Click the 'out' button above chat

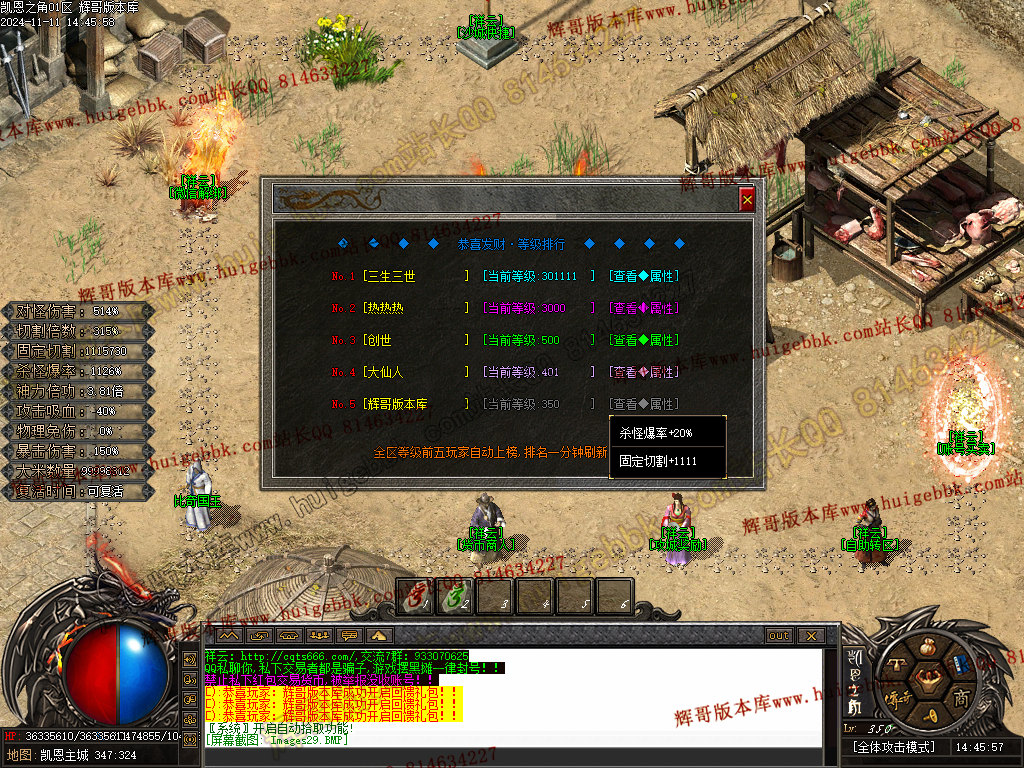coord(778,636)
